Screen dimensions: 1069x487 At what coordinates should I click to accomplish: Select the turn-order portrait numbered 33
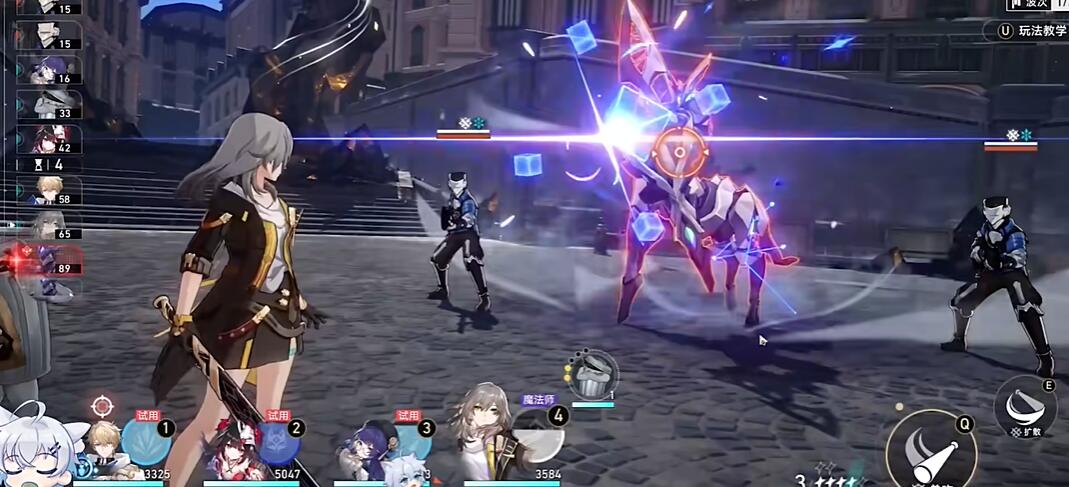(48, 103)
